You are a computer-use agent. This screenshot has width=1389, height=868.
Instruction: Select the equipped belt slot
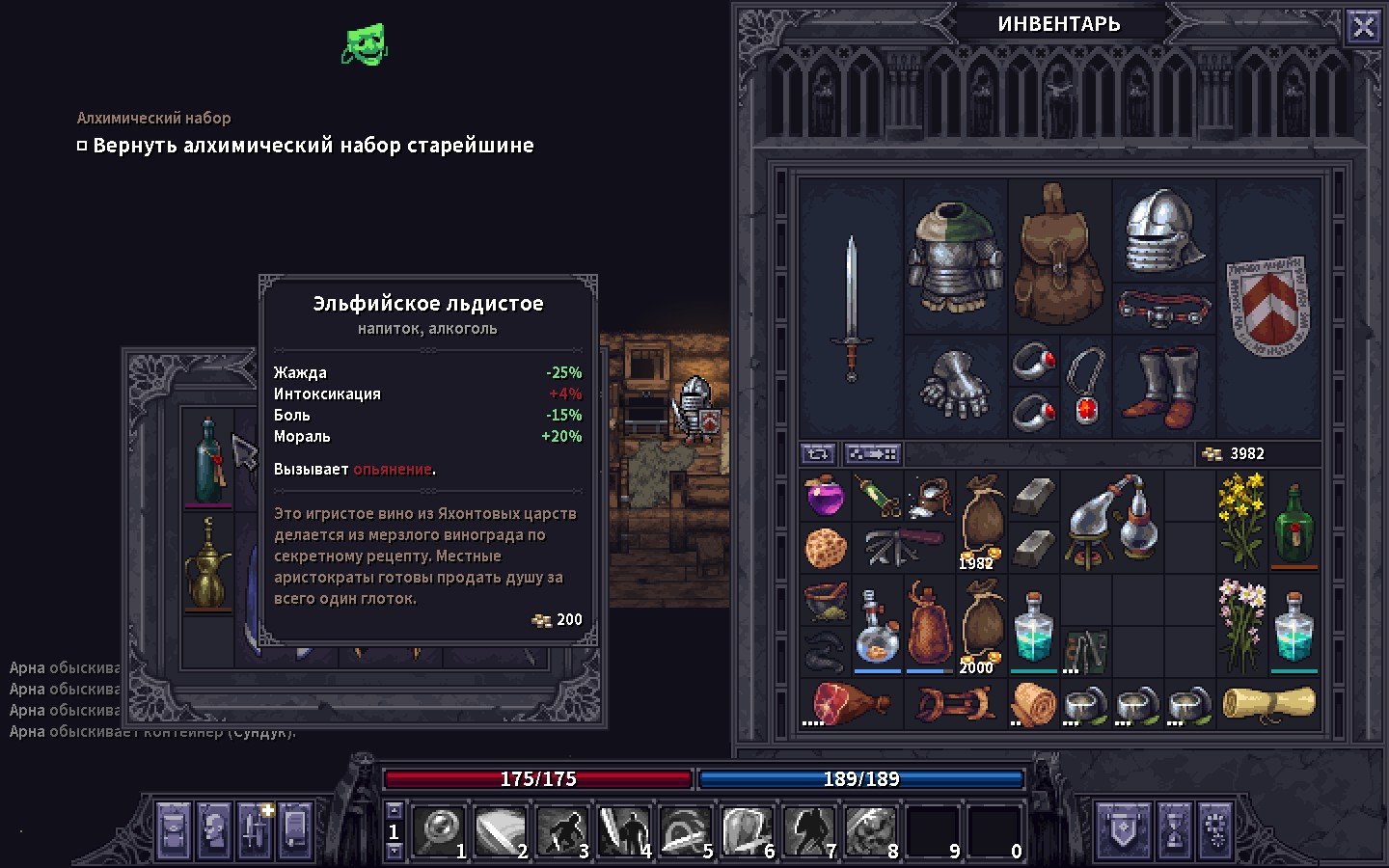pyautogui.click(x=1163, y=309)
